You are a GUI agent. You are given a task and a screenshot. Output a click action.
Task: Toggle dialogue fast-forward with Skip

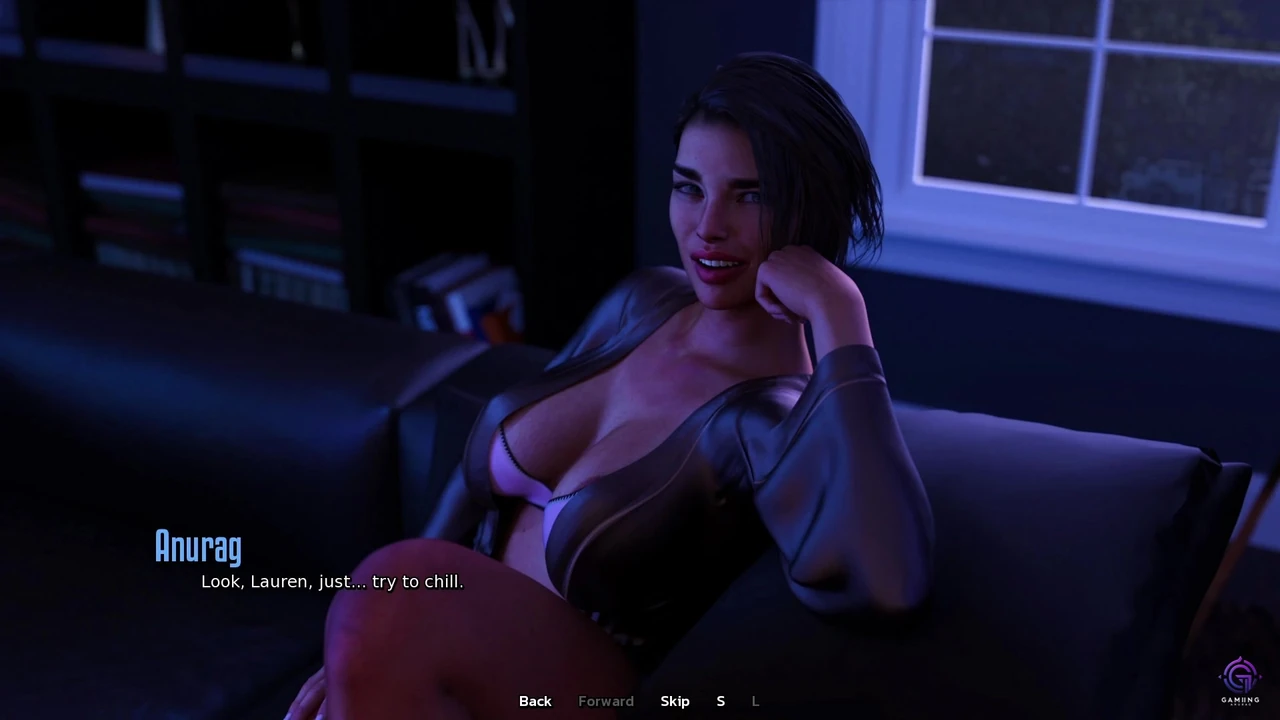(x=675, y=701)
